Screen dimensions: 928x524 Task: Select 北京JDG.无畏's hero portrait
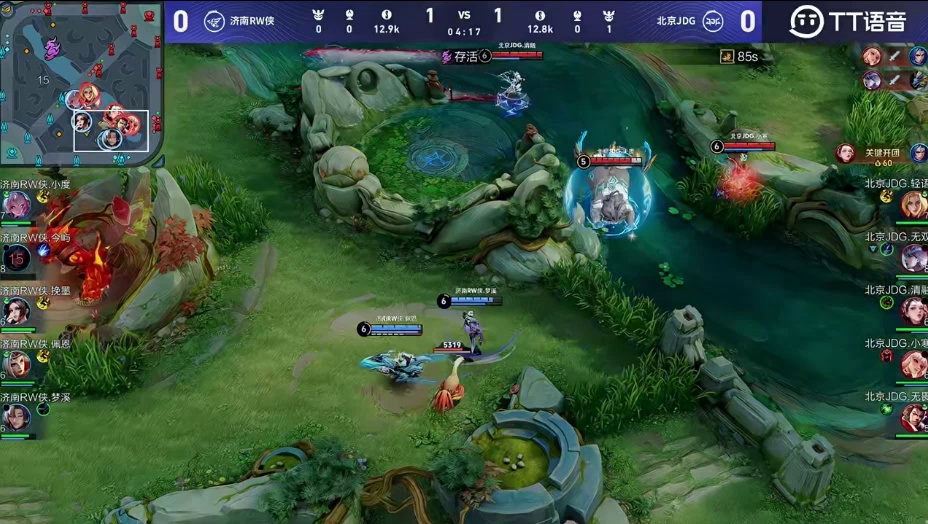[913, 417]
